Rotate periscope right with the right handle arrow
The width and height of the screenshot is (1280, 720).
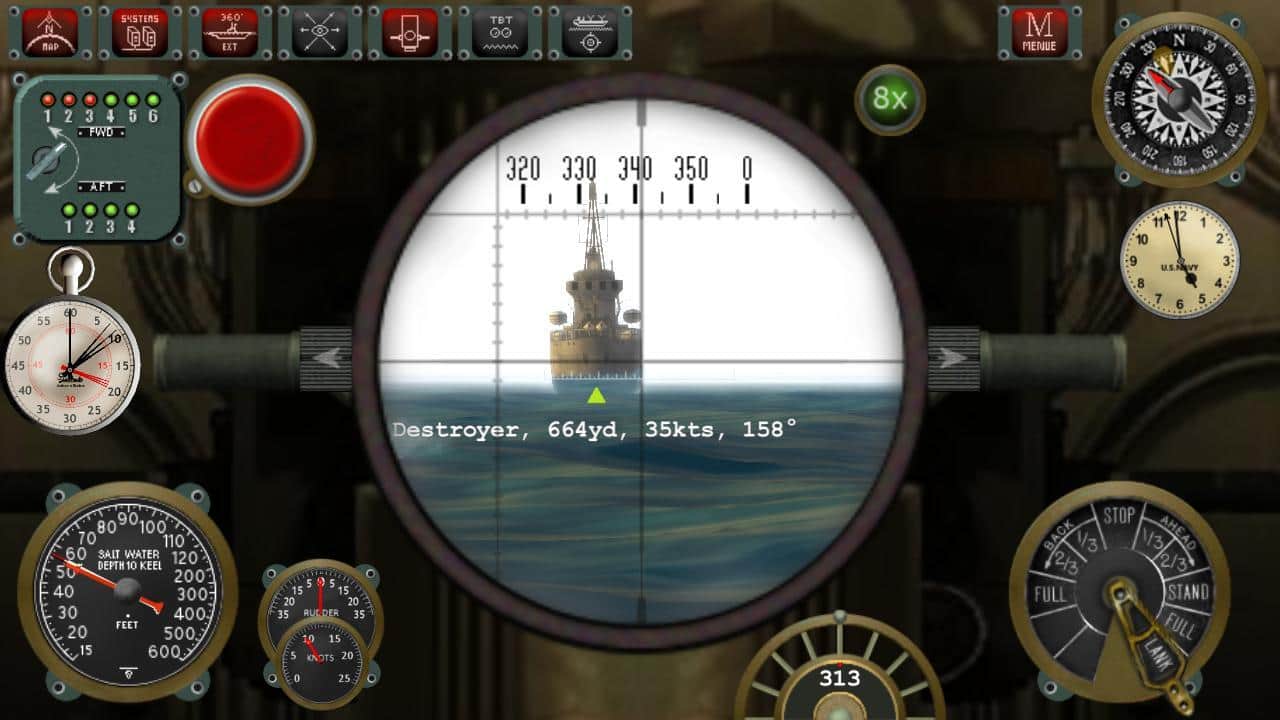pyautogui.click(x=953, y=357)
